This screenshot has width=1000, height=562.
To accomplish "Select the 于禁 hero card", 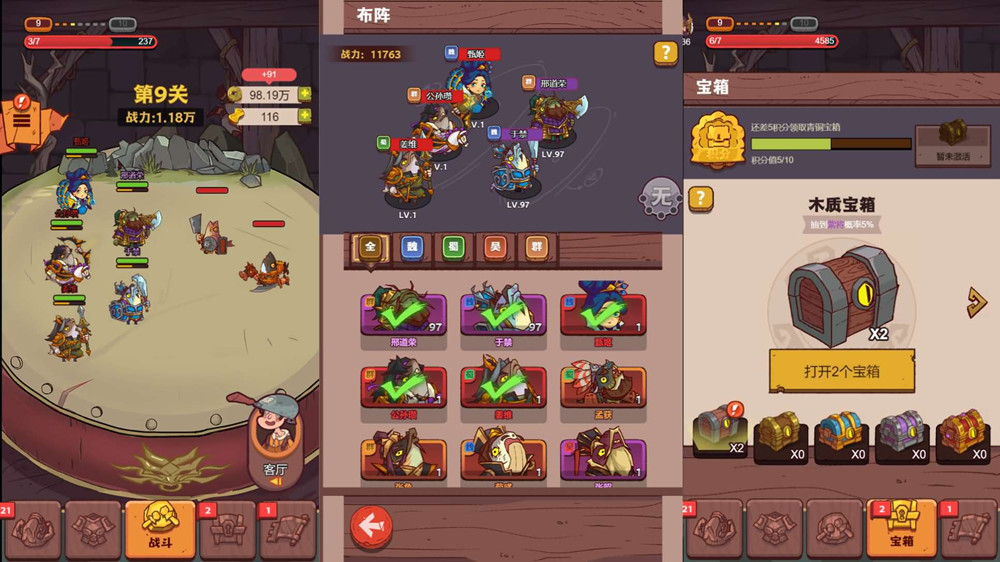I will [503, 315].
